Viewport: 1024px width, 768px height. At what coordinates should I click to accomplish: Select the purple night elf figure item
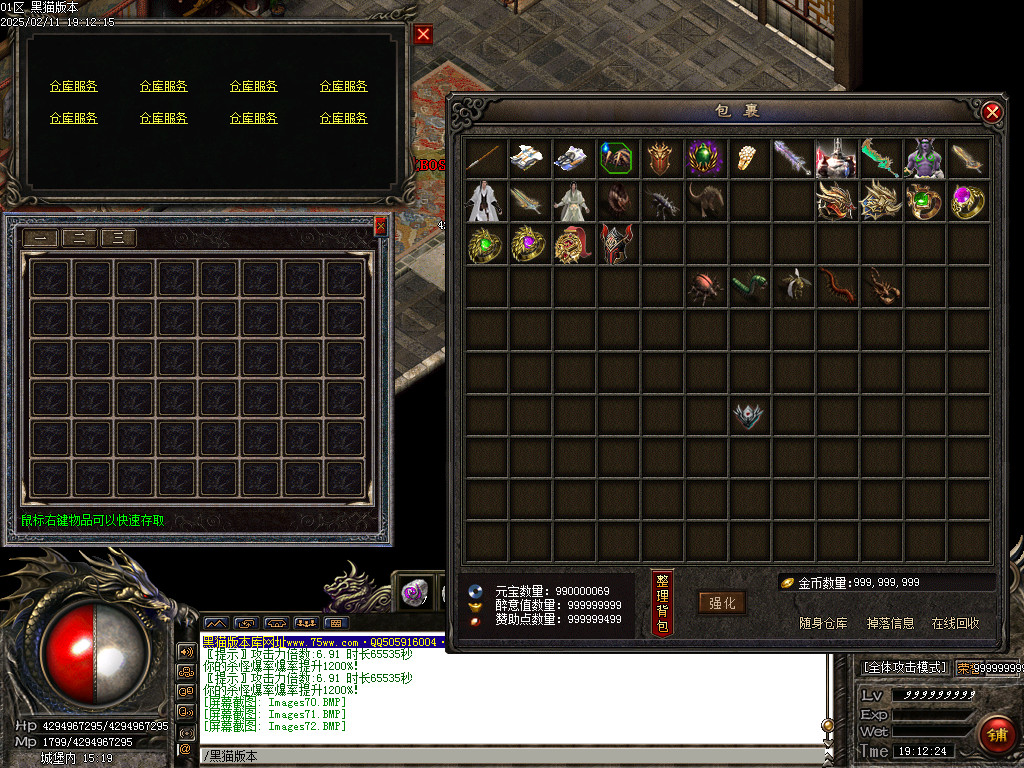pyautogui.click(x=924, y=158)
